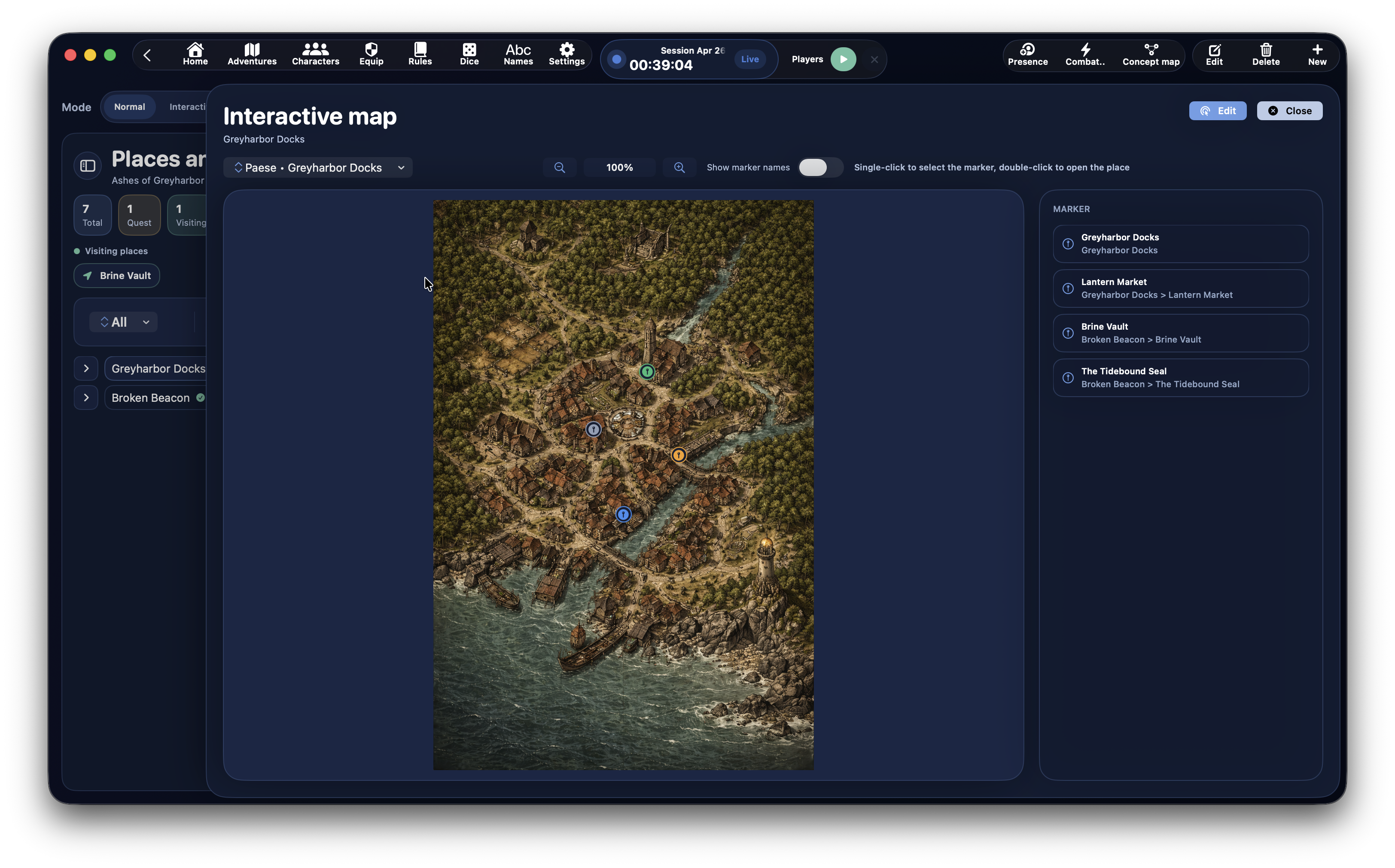The height and width of the screenshot is (868, 1395).
Task: Click the Edit button above the map
Action: (x=1218, y=110)
